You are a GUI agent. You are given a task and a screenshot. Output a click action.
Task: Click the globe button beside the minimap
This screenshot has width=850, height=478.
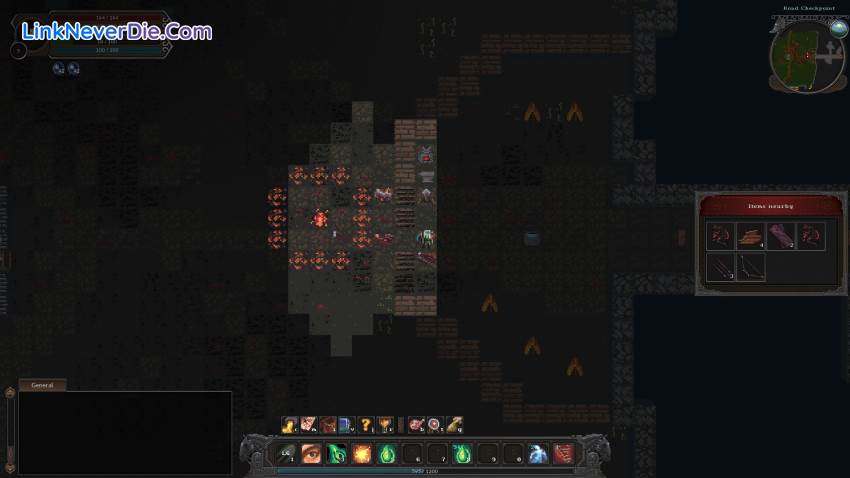[838, 28]
